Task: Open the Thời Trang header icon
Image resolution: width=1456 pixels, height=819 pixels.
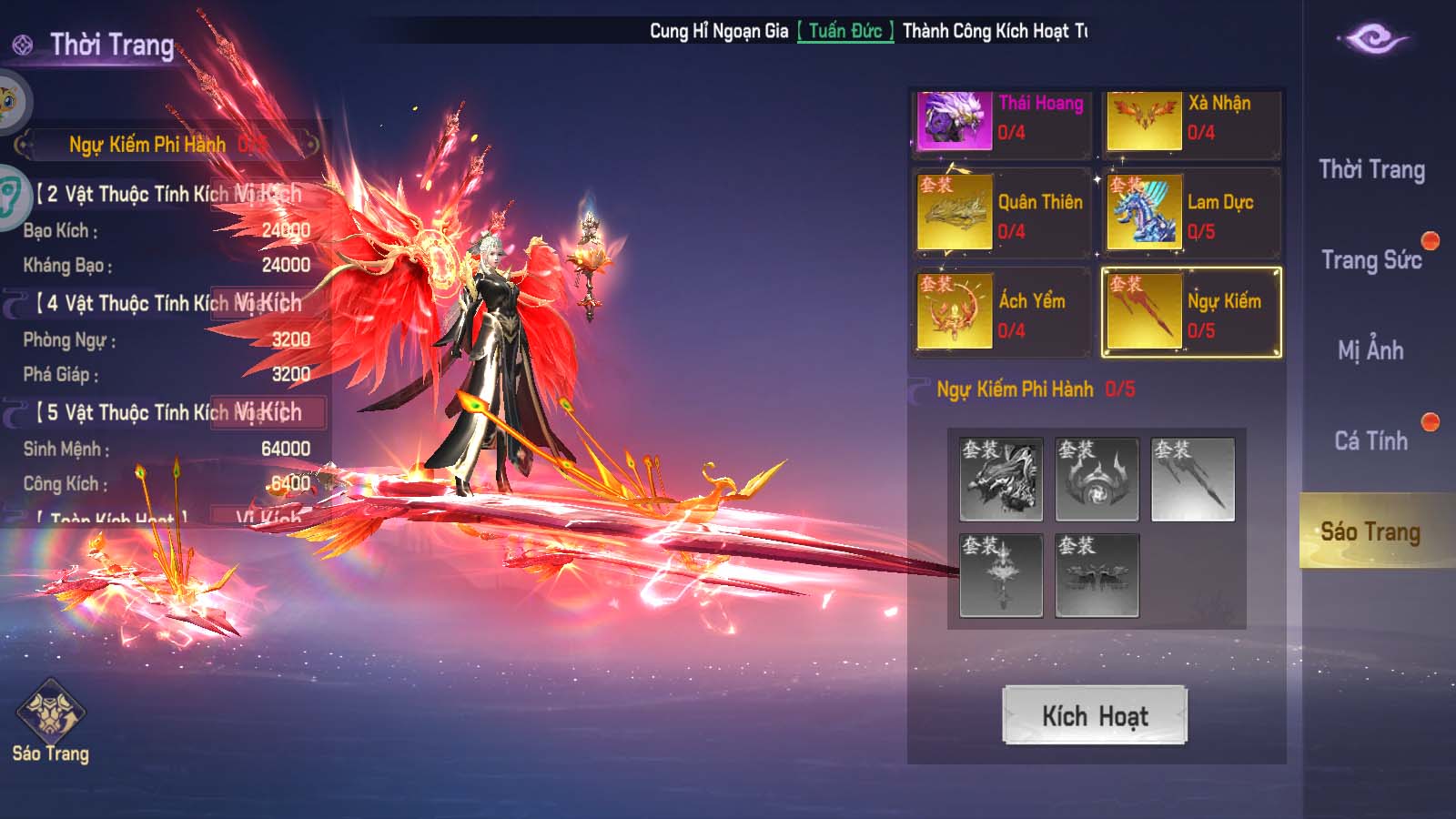Action: click(x=23, y=45)
